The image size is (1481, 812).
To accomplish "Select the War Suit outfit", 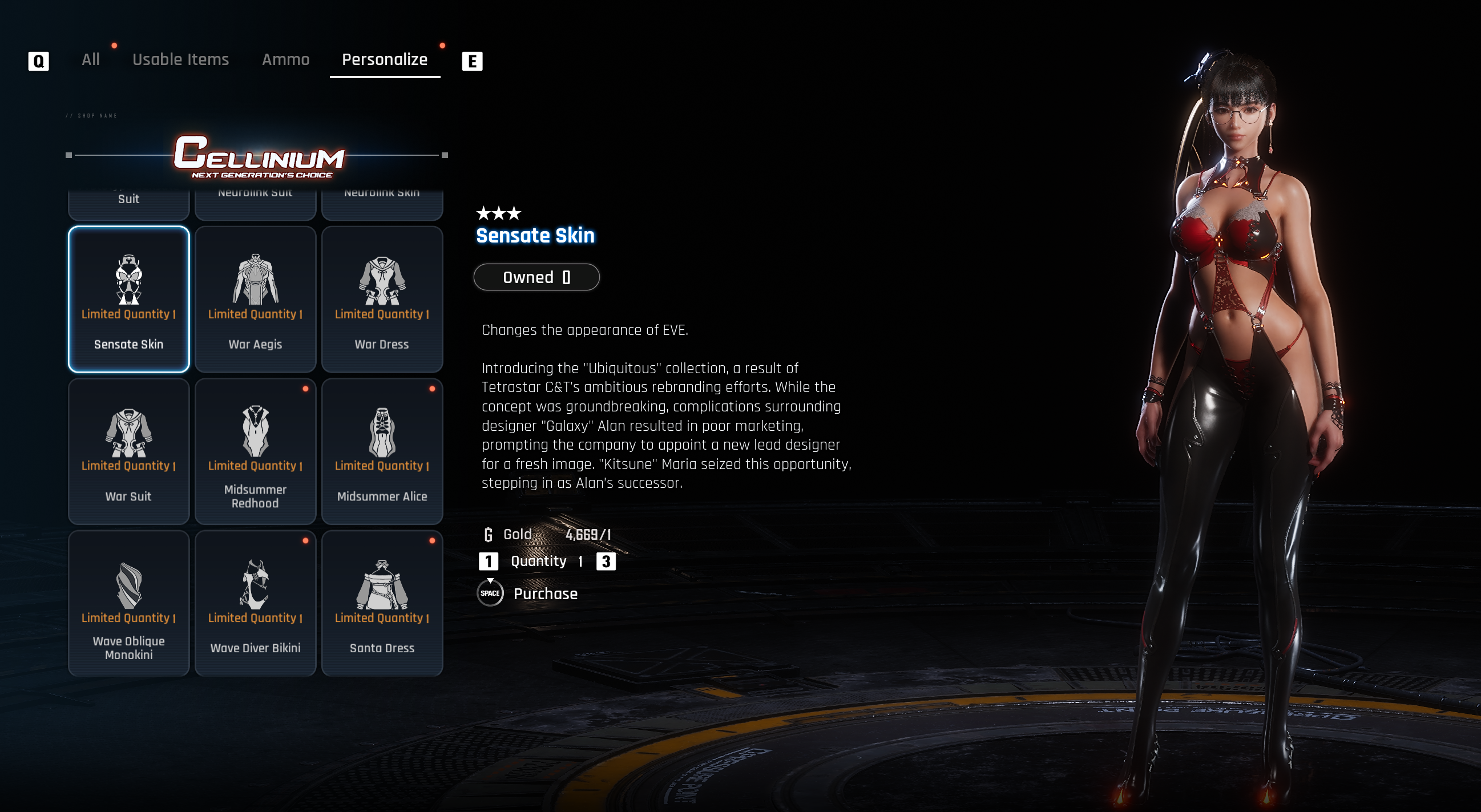I will 129,451.
